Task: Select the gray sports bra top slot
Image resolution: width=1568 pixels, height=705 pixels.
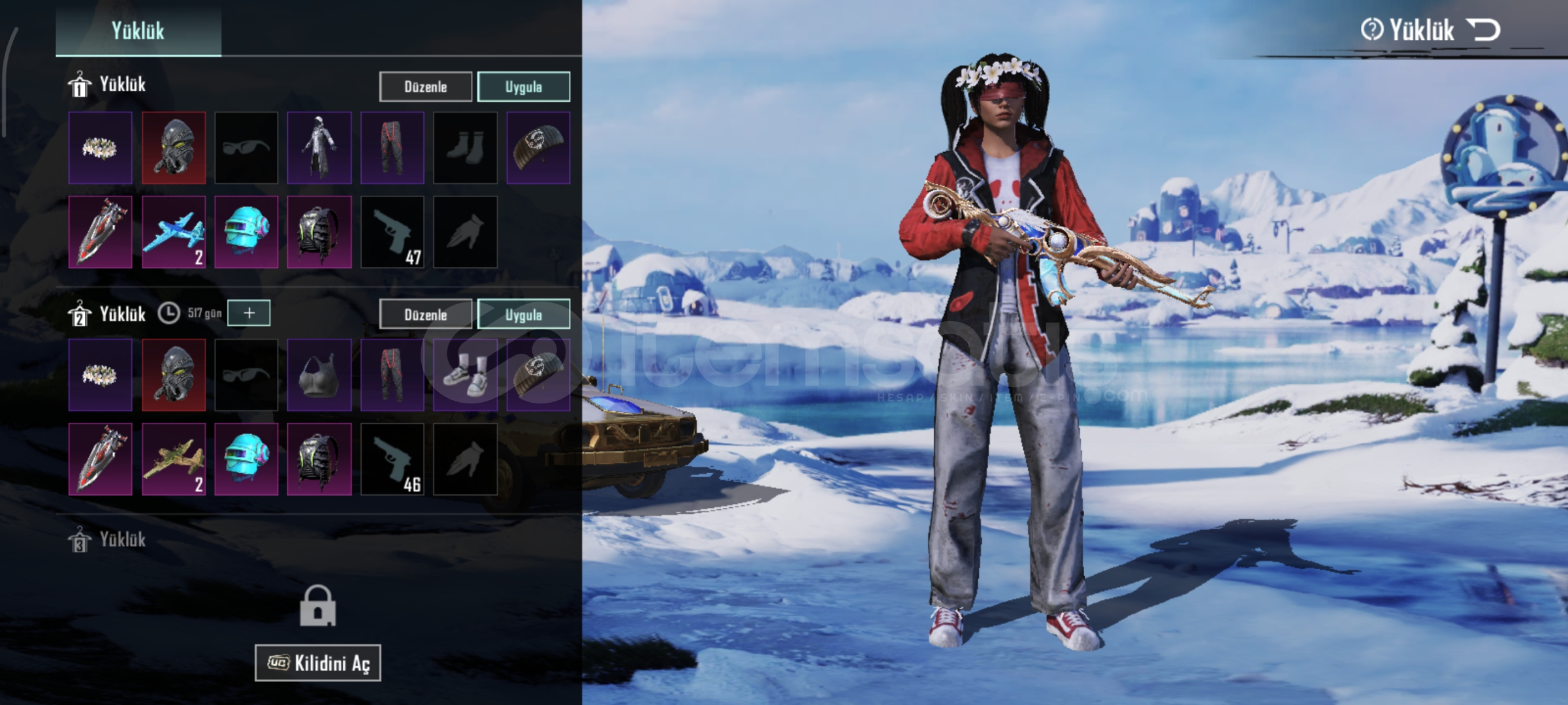Action: pyautogui.click(x=319, y=375)
